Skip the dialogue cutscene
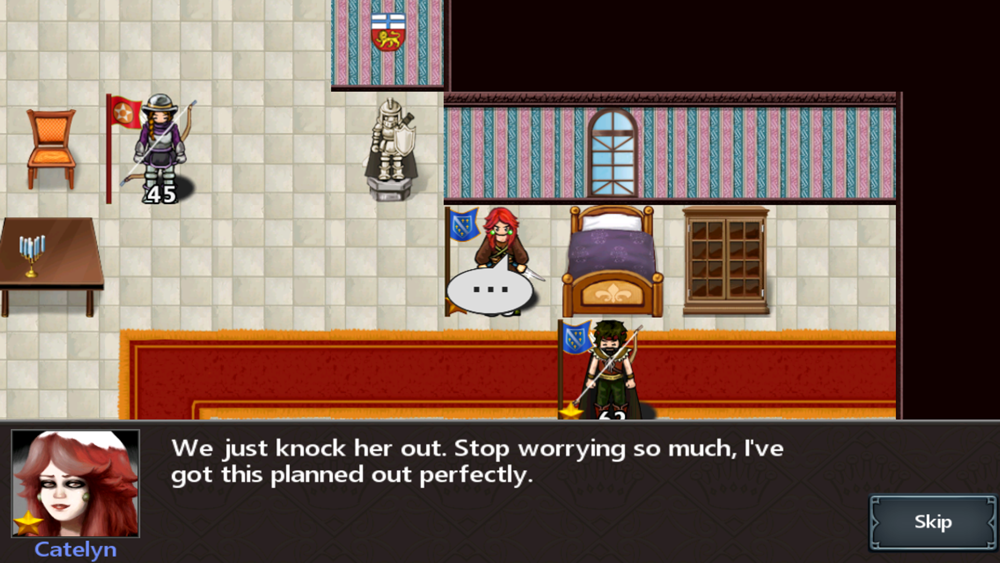This screenshot has height=563, width=1000. [932, 522]
